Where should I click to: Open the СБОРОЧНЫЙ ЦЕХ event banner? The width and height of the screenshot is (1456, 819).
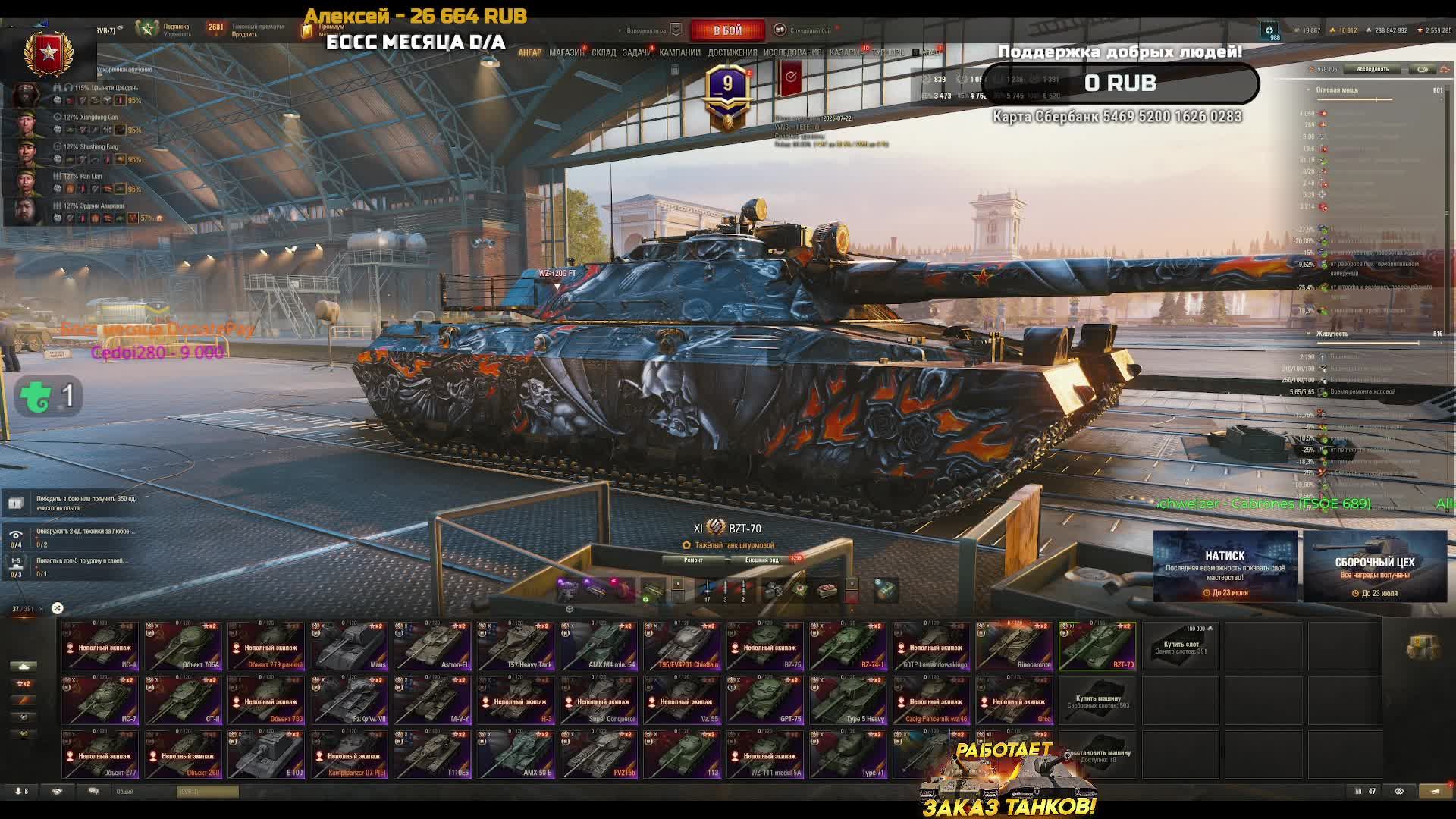(1375, 566)
